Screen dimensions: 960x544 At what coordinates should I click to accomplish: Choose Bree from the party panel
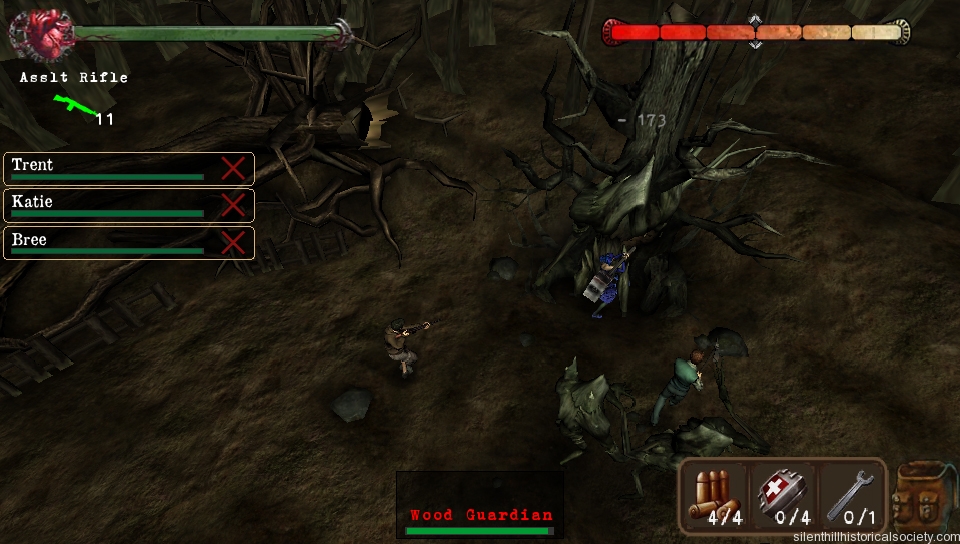(x=110, y=243)
